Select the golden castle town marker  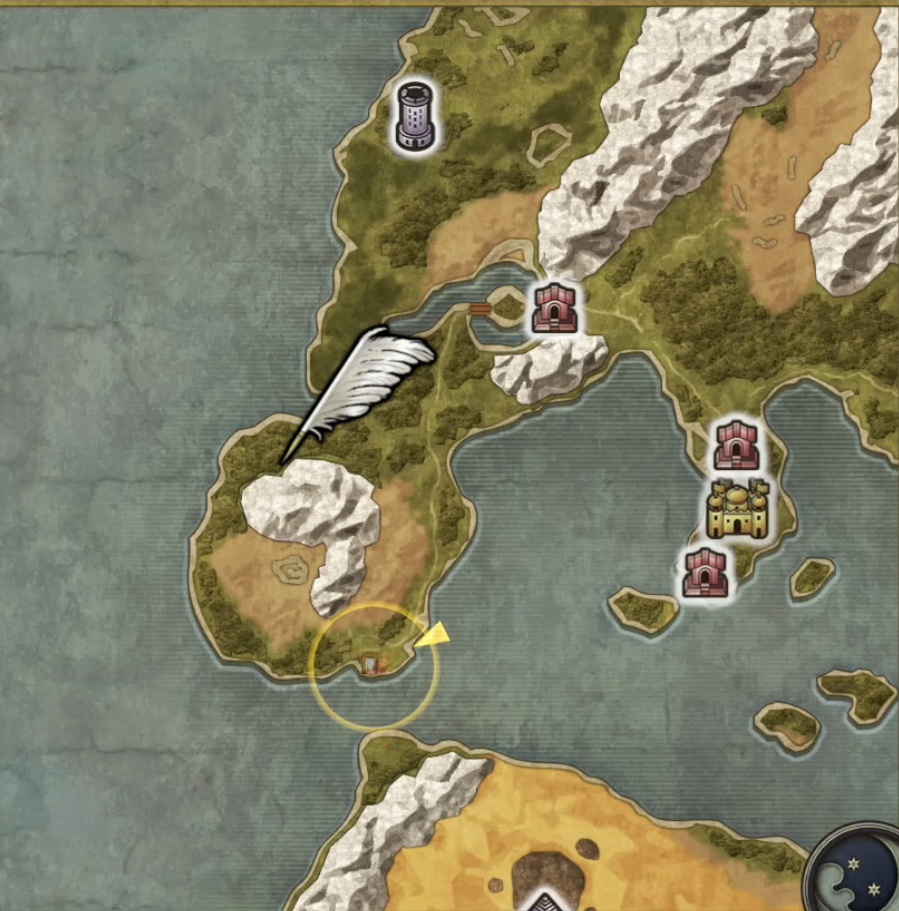(x=737, y=508)
